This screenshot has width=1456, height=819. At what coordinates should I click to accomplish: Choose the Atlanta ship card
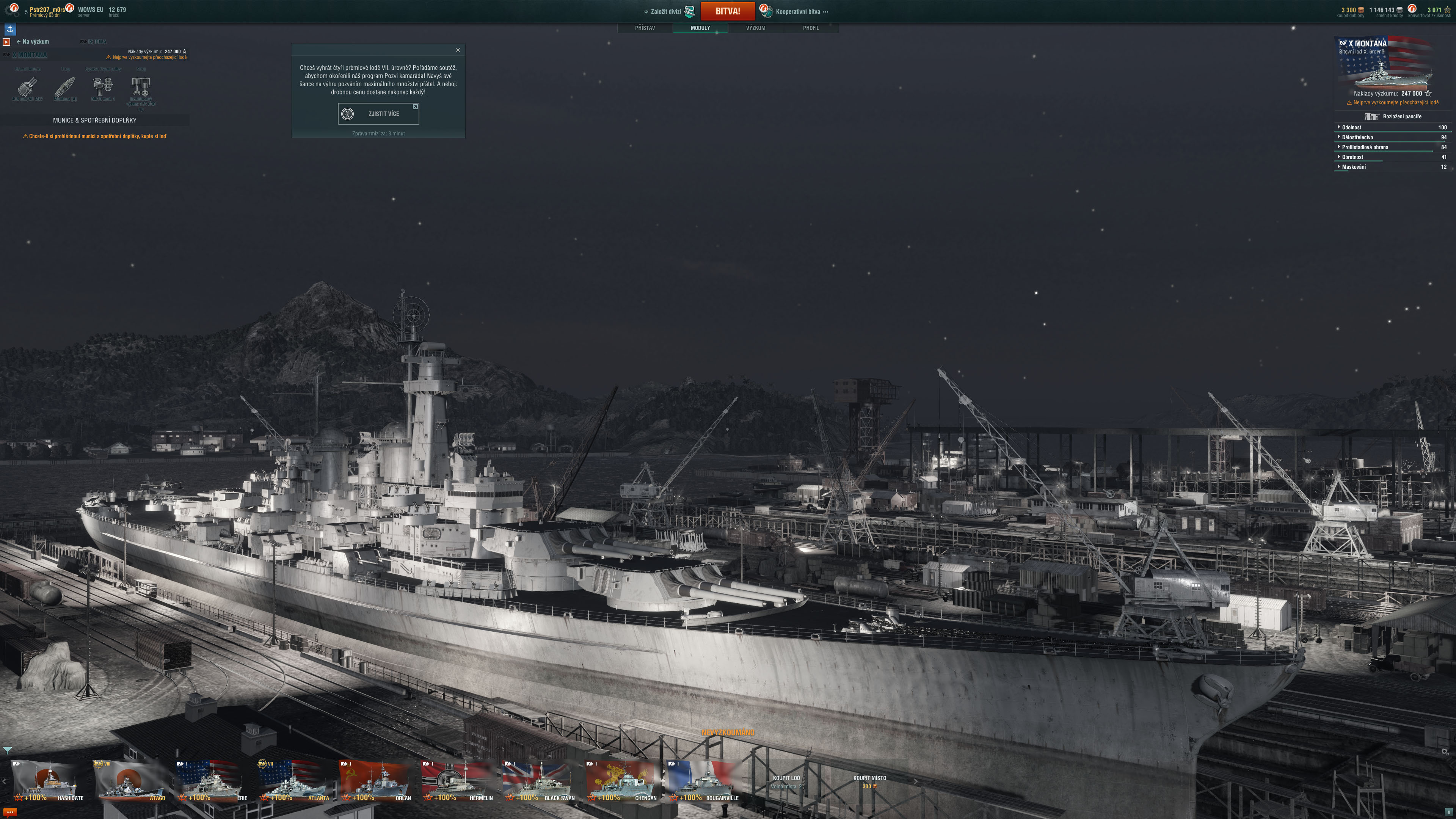295,781
